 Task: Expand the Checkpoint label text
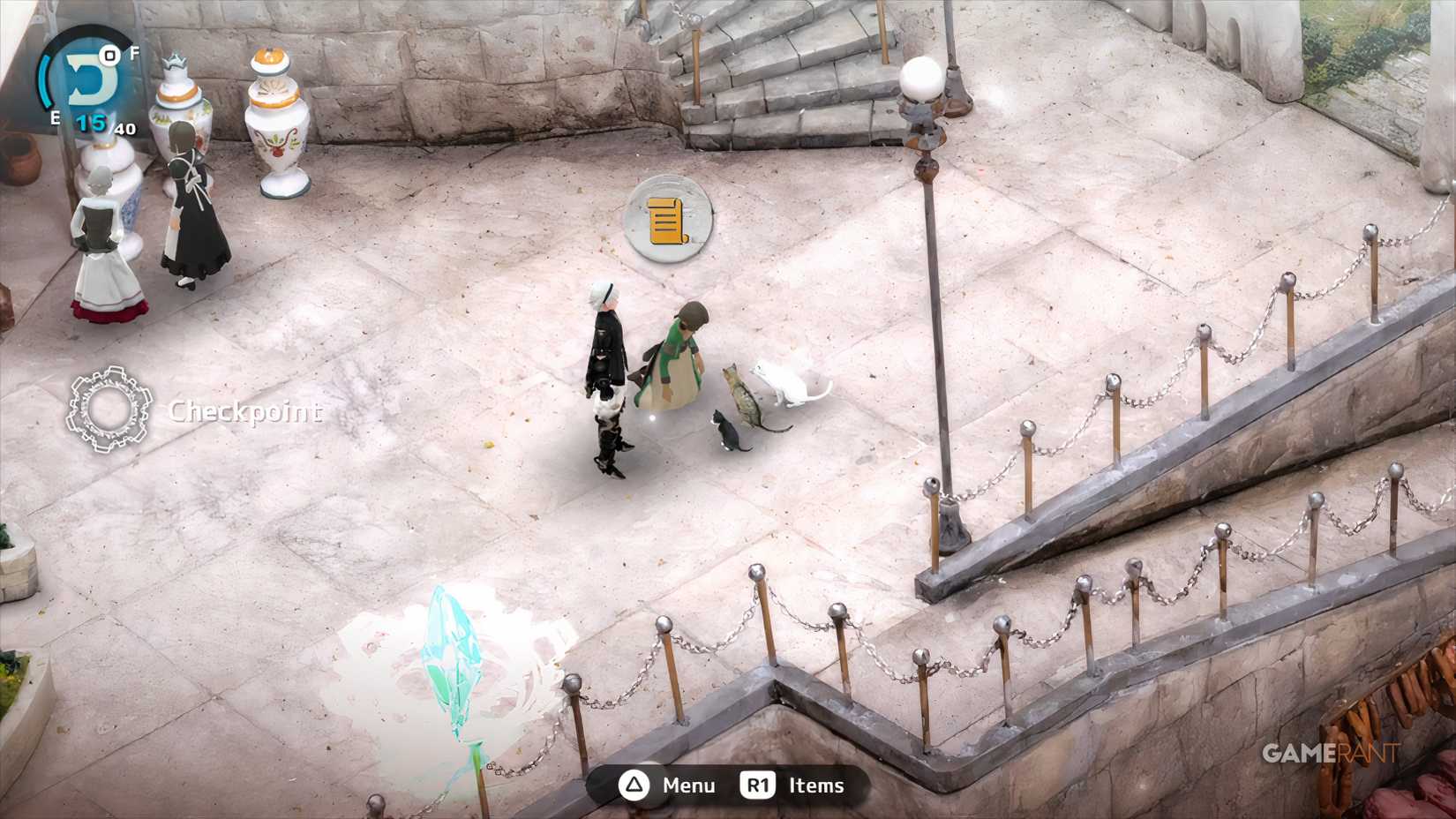pos(247,412)
